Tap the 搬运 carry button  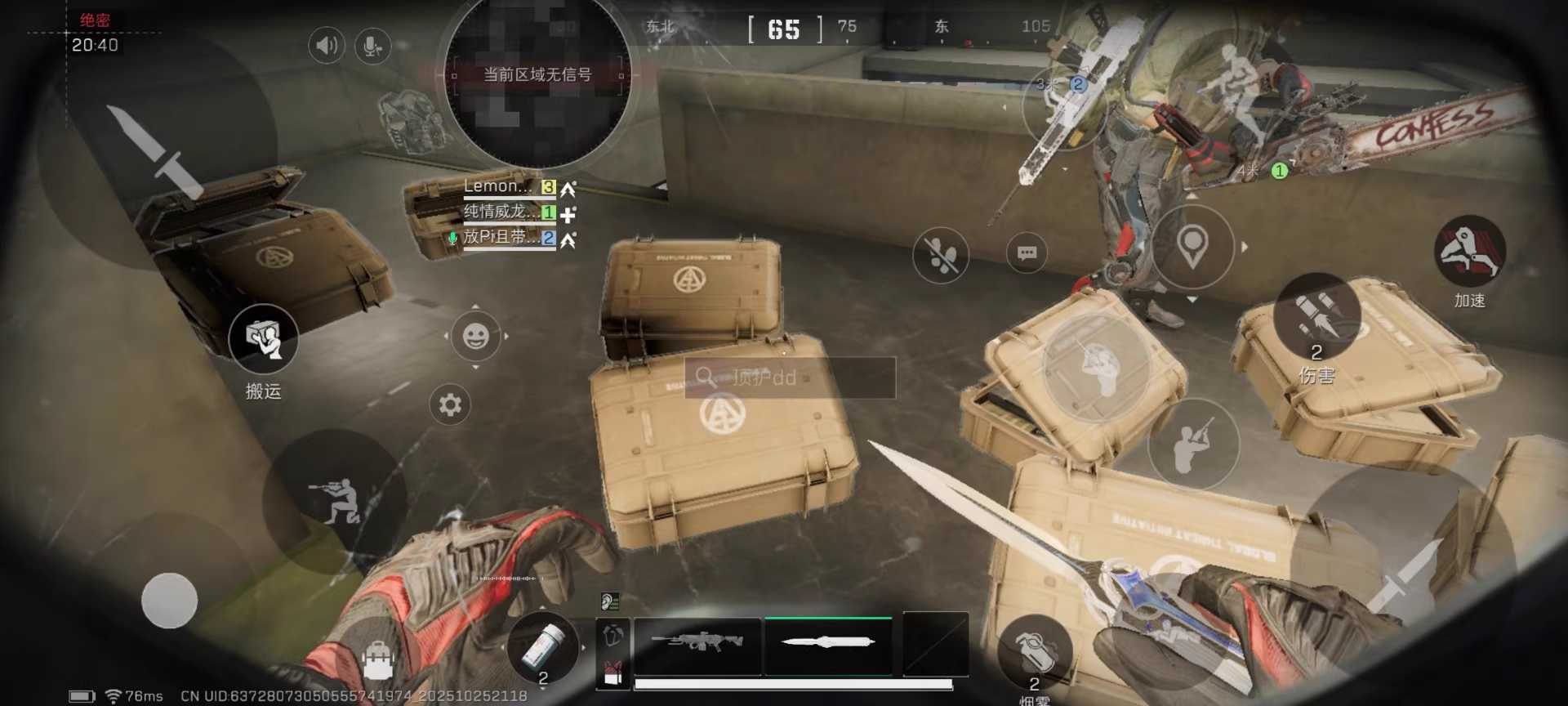(263, 338)
